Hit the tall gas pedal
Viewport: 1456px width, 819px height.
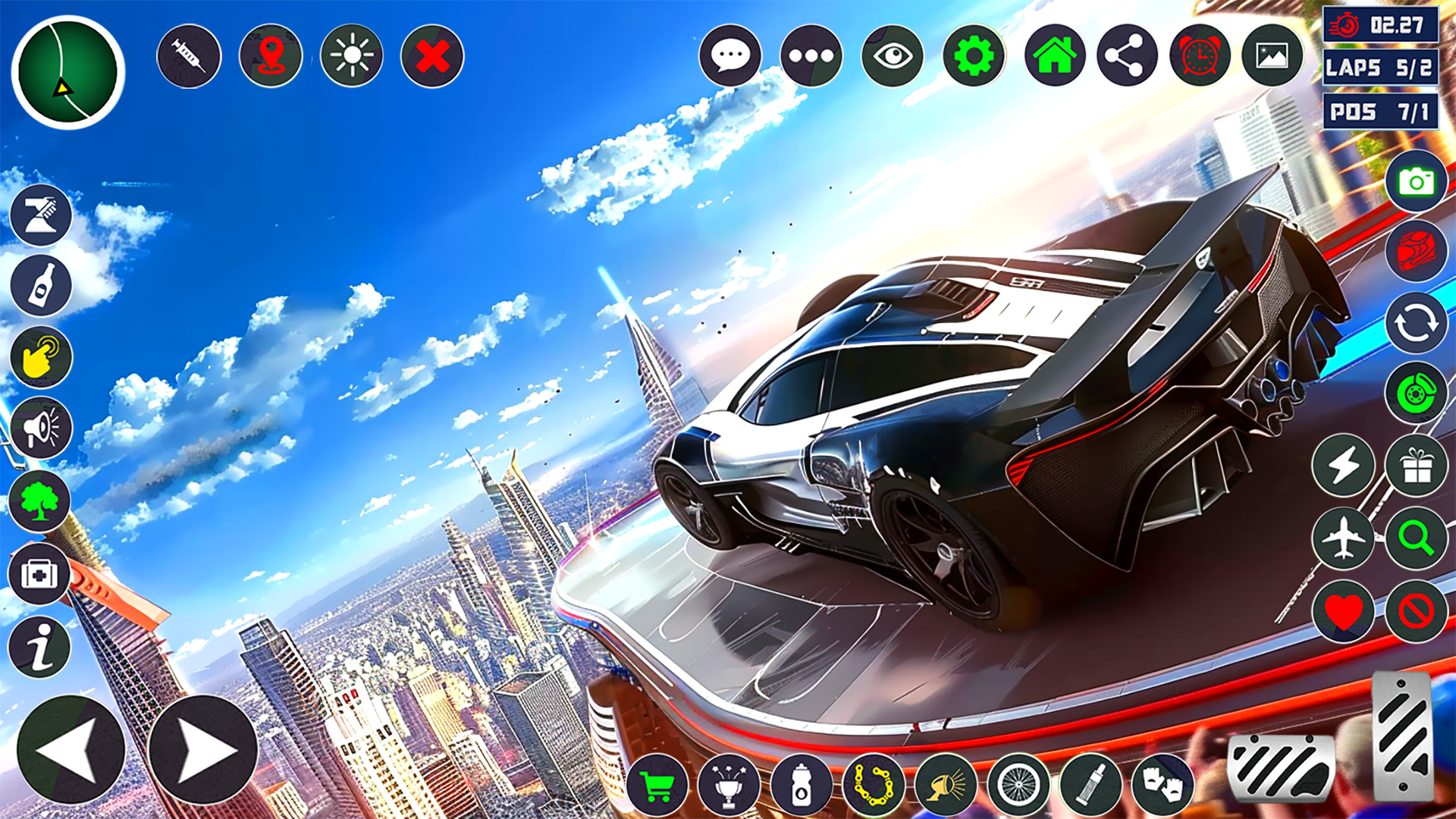click(x=1402, y=734)
